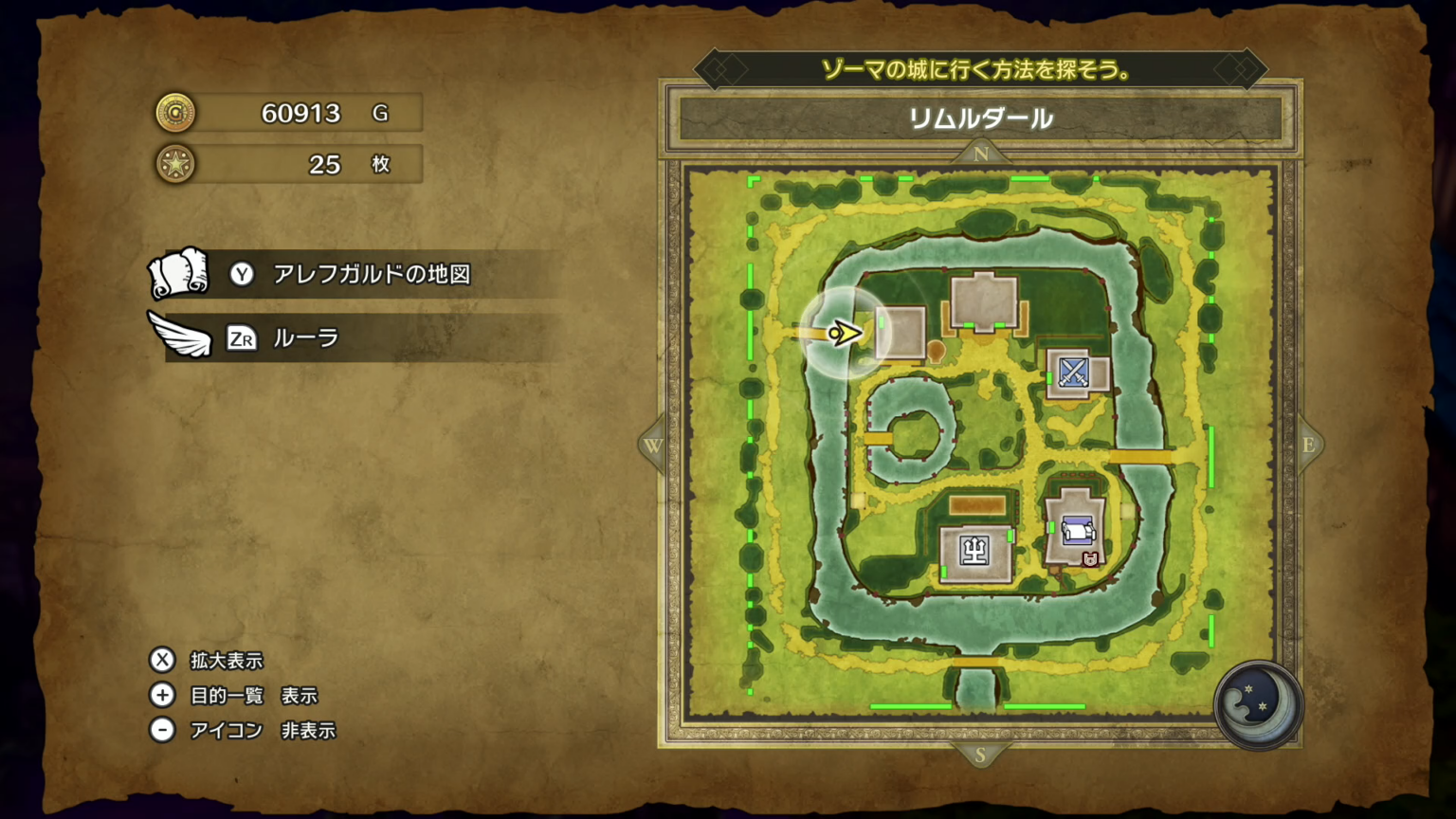Click the wing icon for the ルーラ spell
Viewport: 1456px width, 819px height.
180,334
